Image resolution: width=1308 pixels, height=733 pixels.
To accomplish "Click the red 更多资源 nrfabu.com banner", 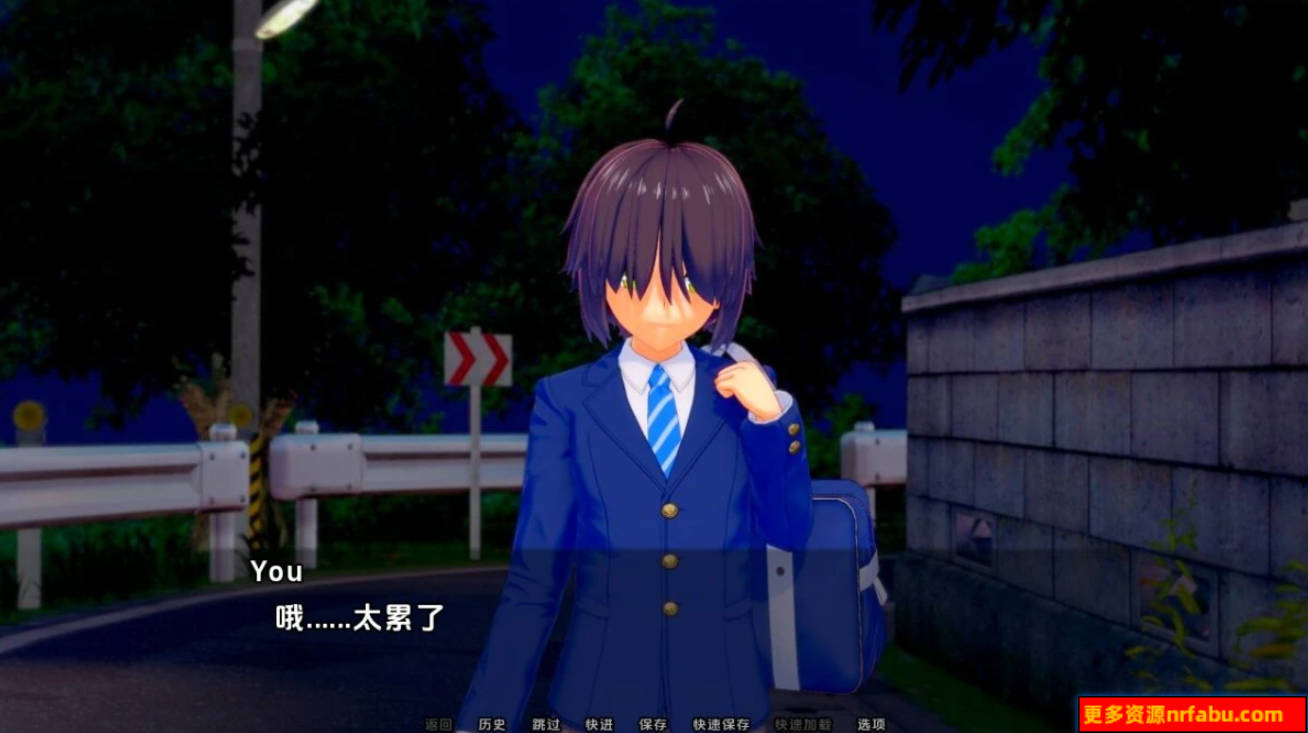I will pos(1192,714).
